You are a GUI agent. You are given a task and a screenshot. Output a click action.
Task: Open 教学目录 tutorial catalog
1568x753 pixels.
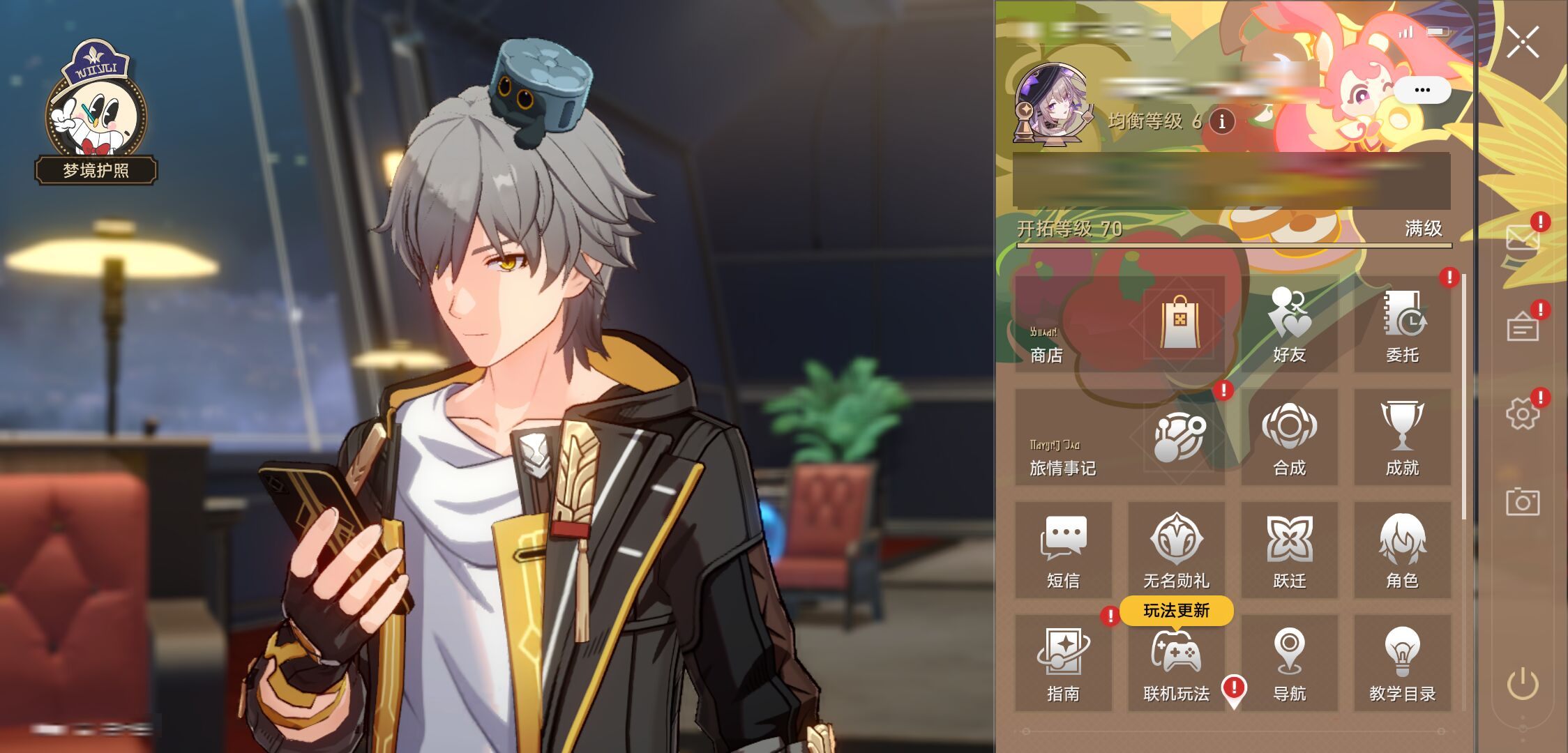pos(1402,663)
